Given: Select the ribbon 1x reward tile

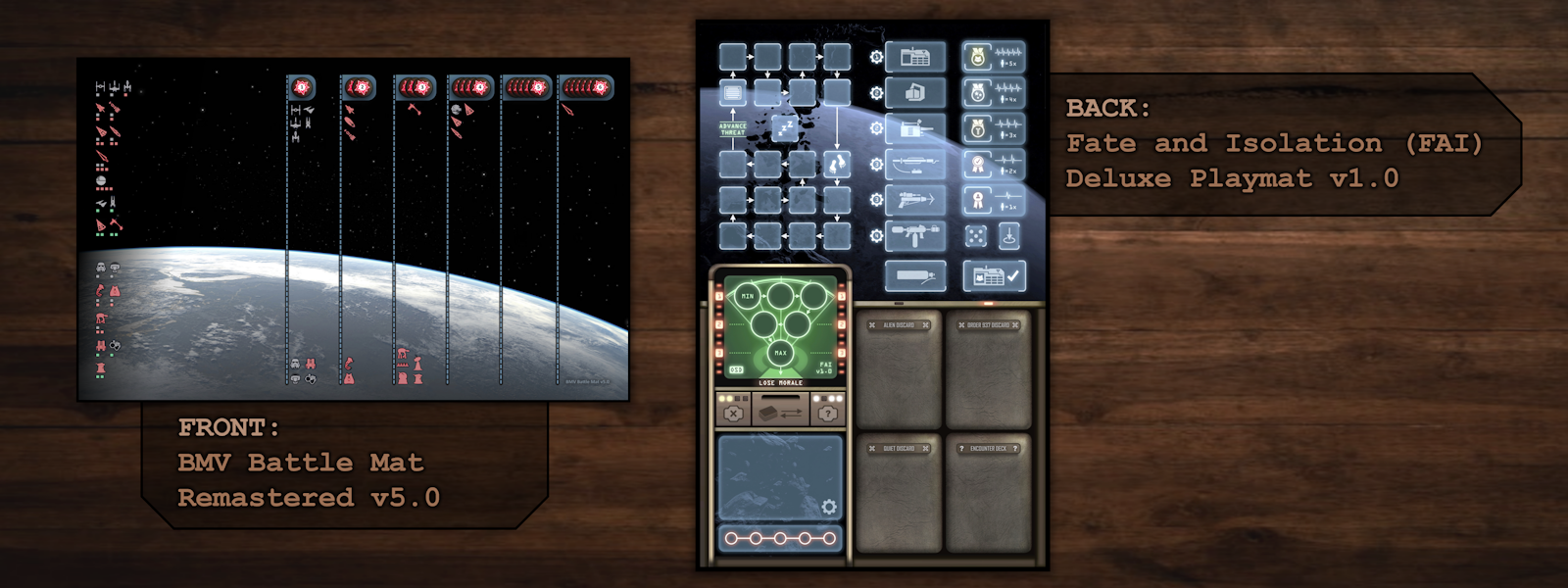Looking at the screenshot, I should pos(994,201).
